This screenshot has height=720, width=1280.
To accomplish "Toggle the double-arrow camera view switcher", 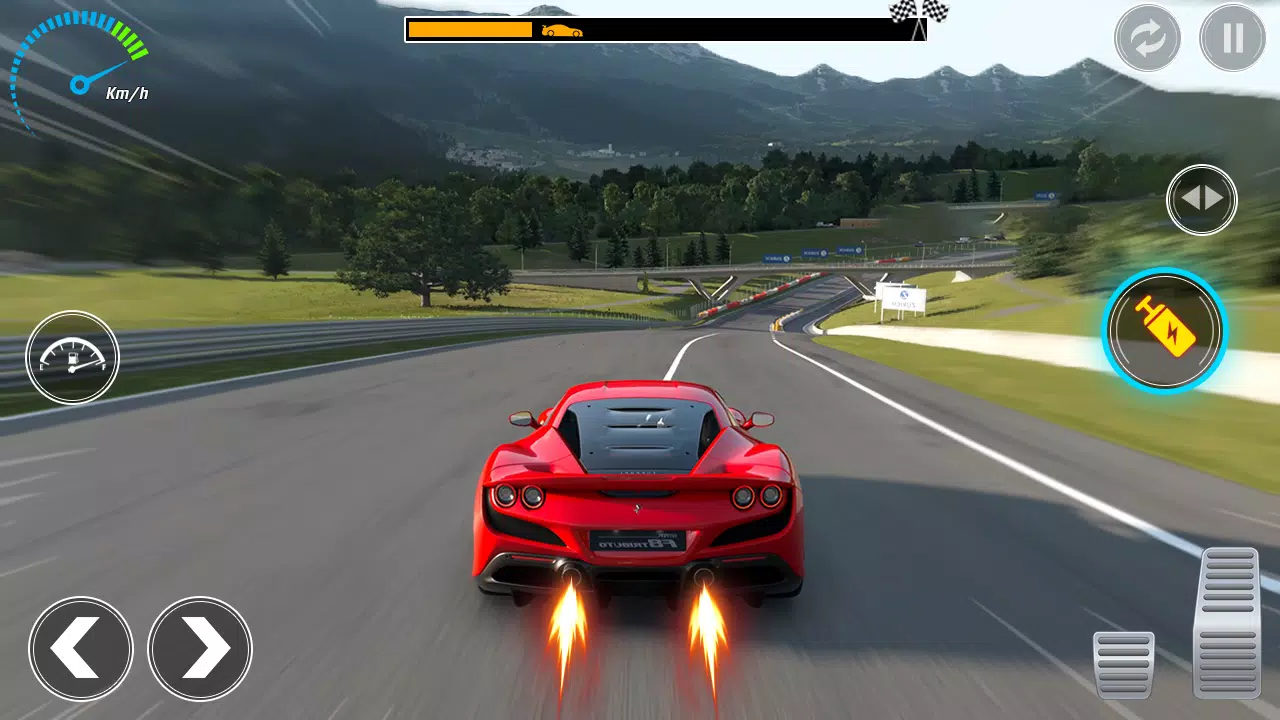I will pos(1202,199).
